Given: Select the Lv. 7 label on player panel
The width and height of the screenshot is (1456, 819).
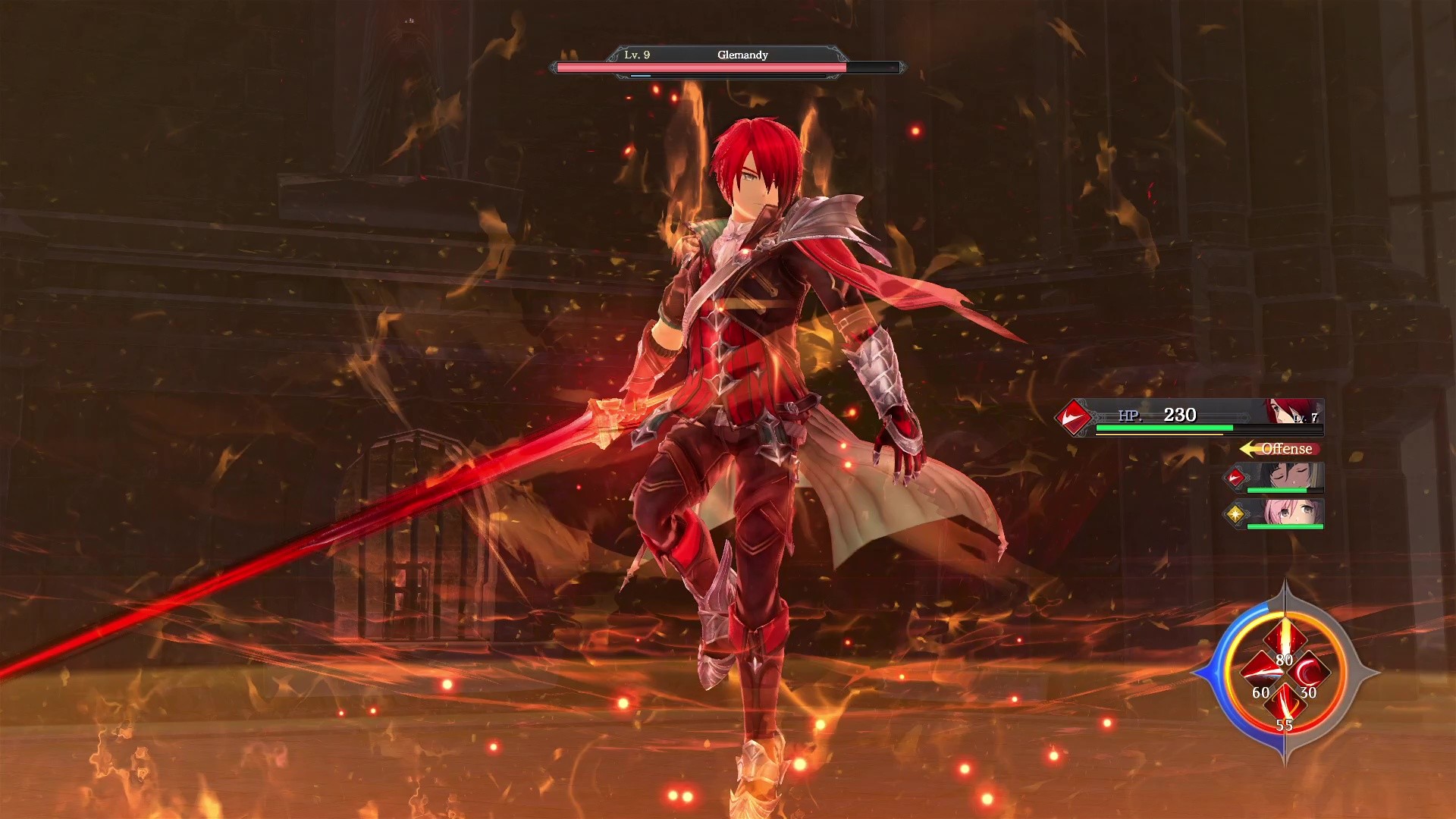Looking at the screenshot, I should click(1306, 418).
